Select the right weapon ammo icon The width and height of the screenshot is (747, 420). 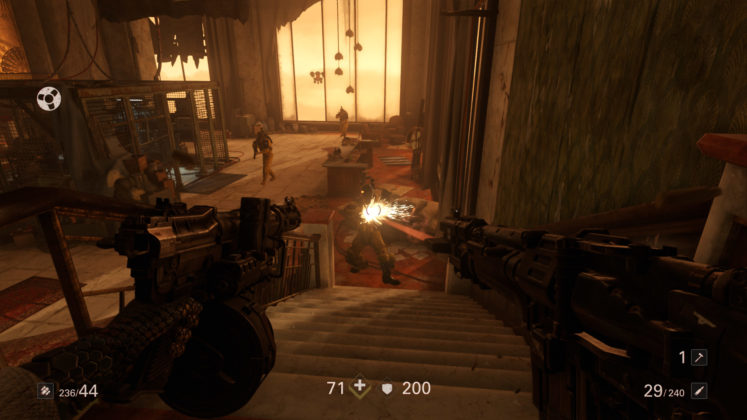700,391
